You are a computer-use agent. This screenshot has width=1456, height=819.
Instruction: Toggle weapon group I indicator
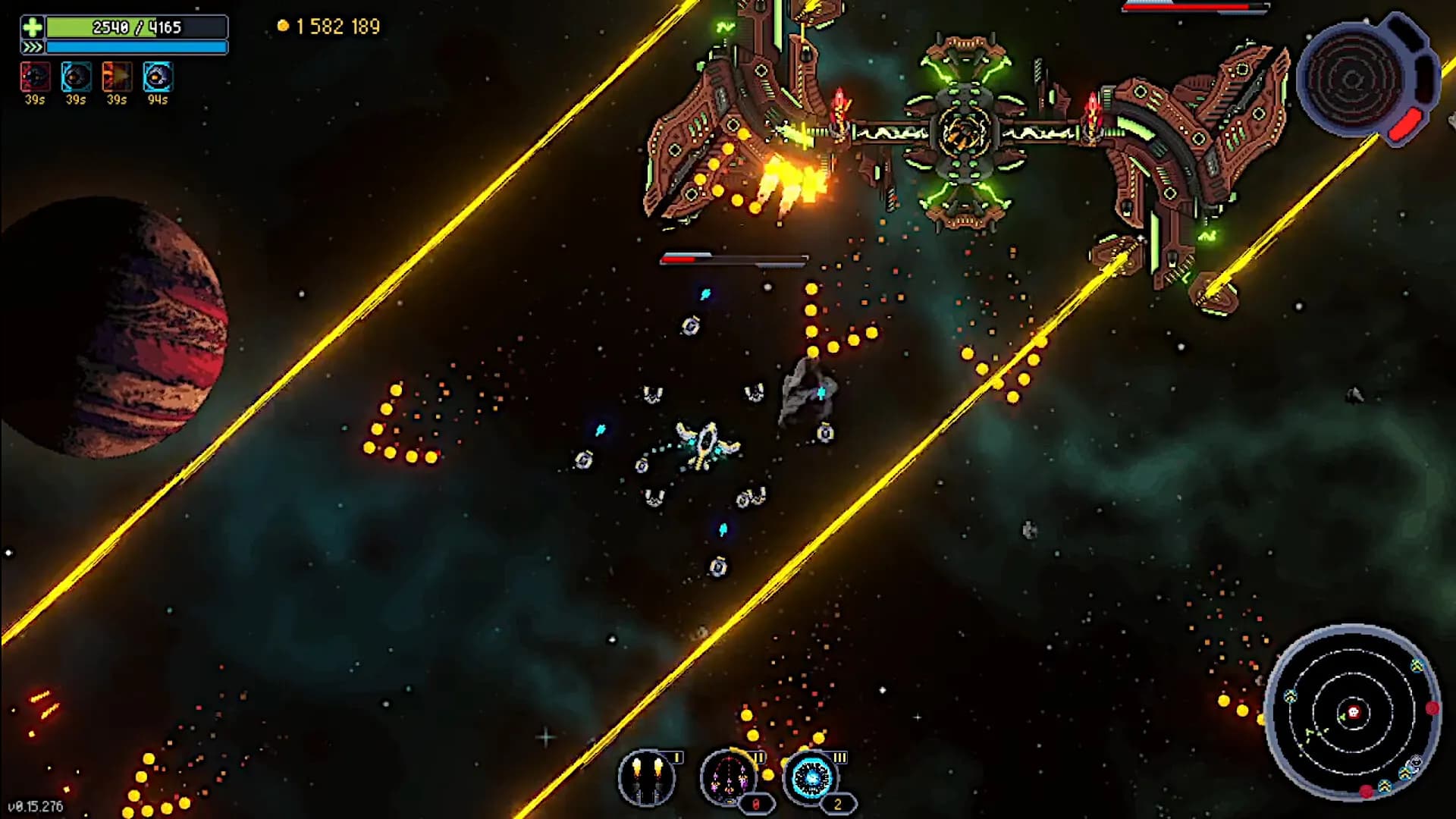tap(676, 758)
